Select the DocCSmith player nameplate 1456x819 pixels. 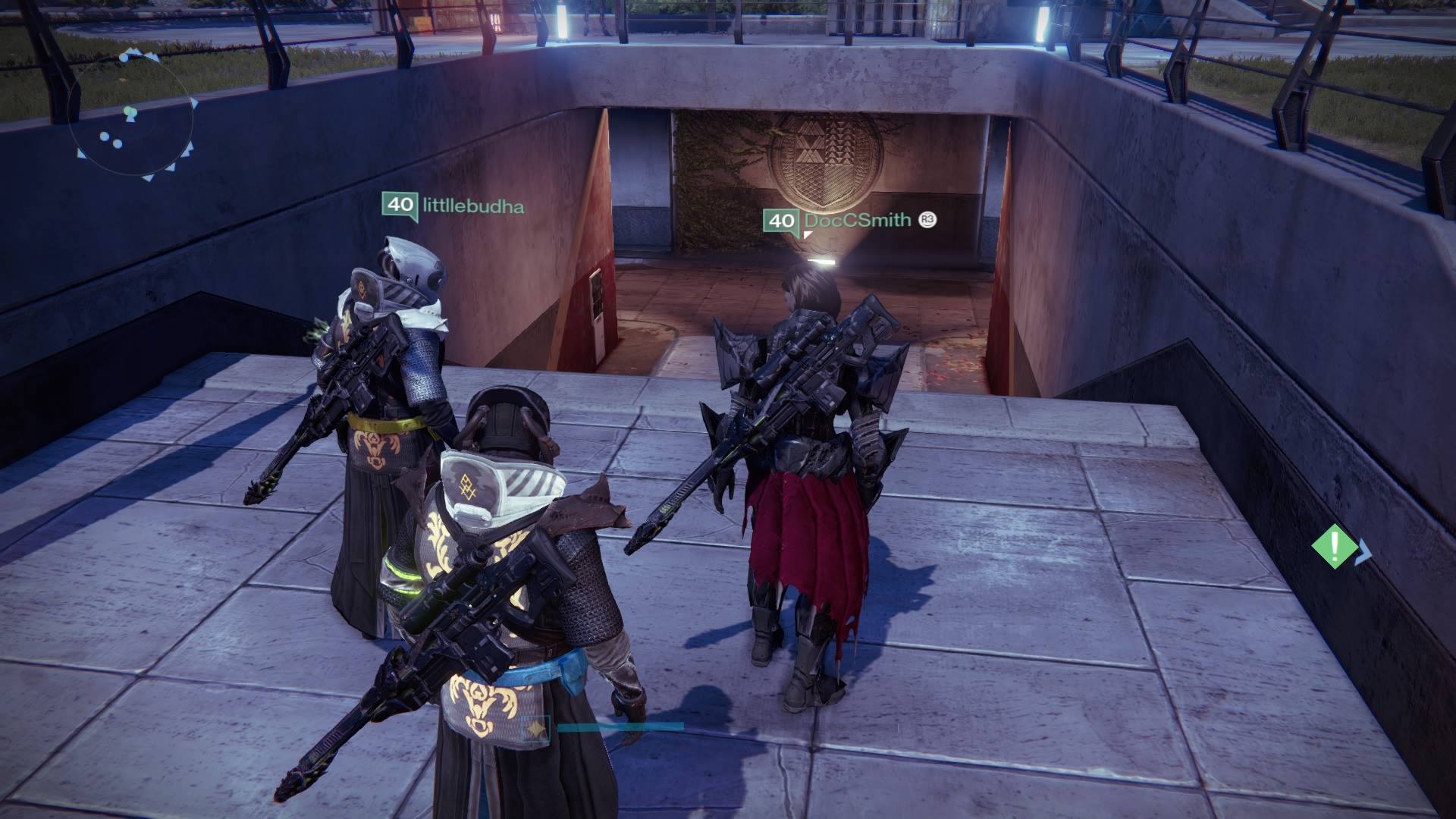(x=849, y=221)
